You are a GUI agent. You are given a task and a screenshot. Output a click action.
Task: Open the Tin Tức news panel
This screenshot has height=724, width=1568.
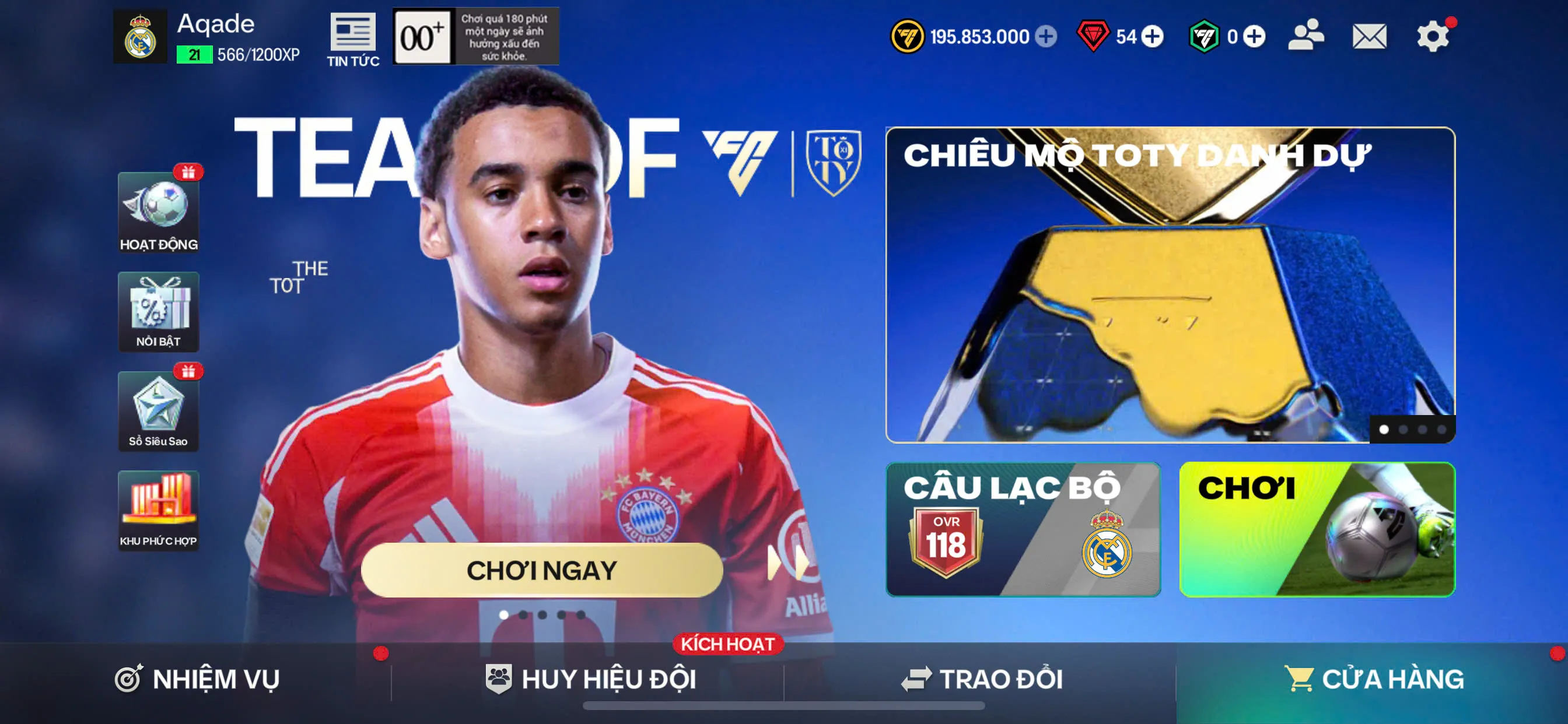tap(352, 40)
